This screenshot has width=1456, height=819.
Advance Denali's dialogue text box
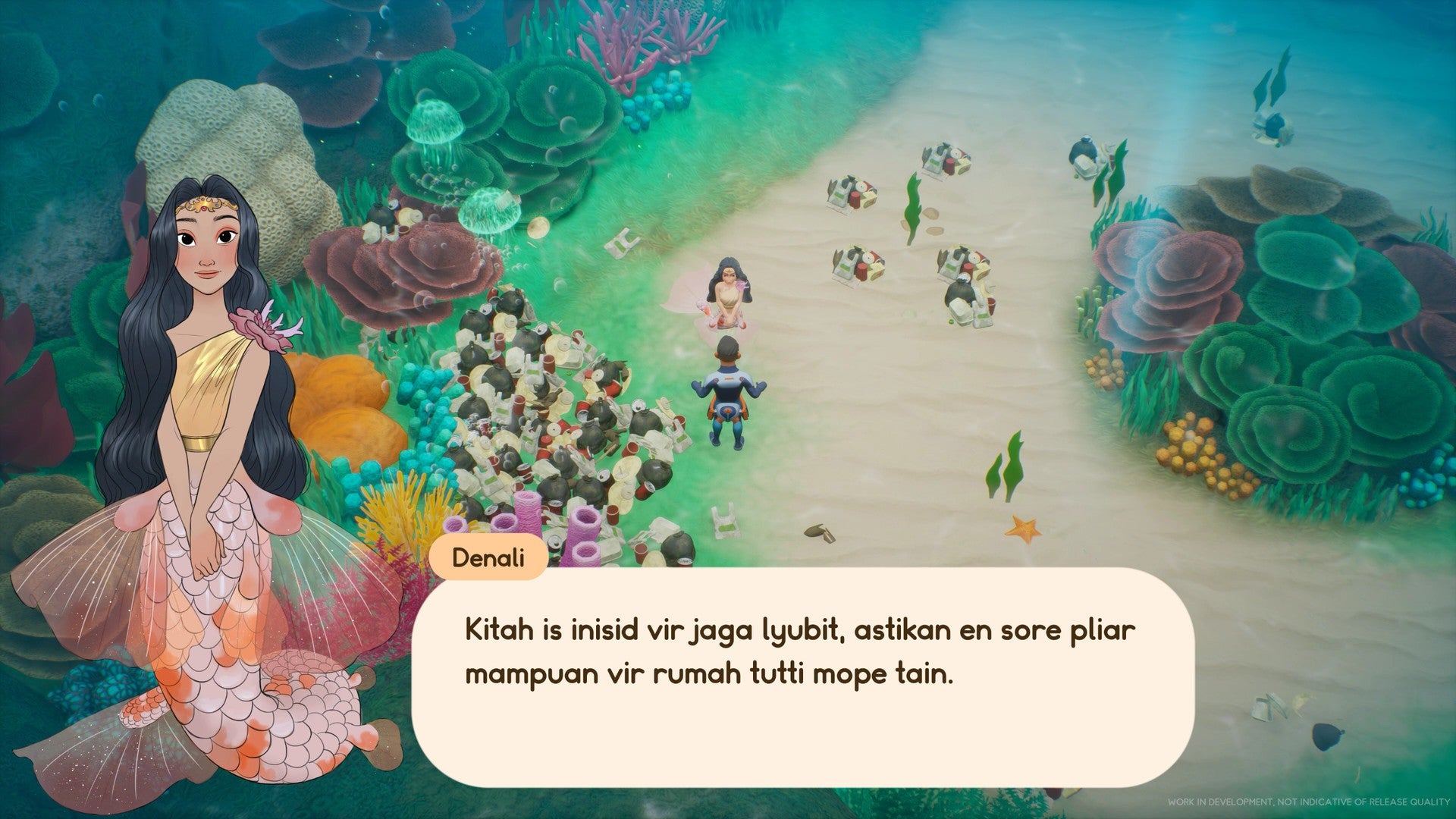(x=802, y=676)
